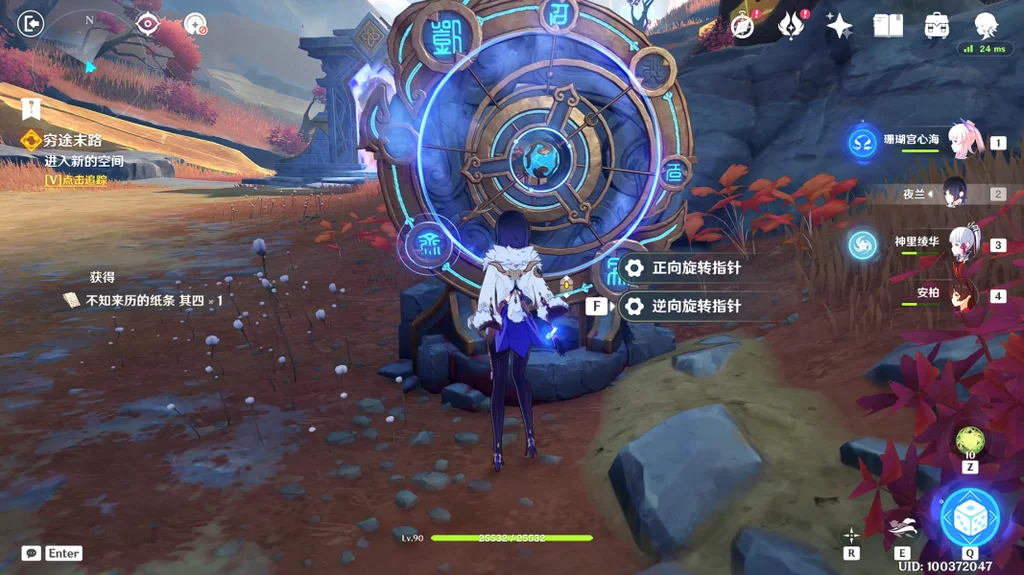Activate the dice elemental burst
Screen dimensions: 1024x575
(x=969, y=516)
